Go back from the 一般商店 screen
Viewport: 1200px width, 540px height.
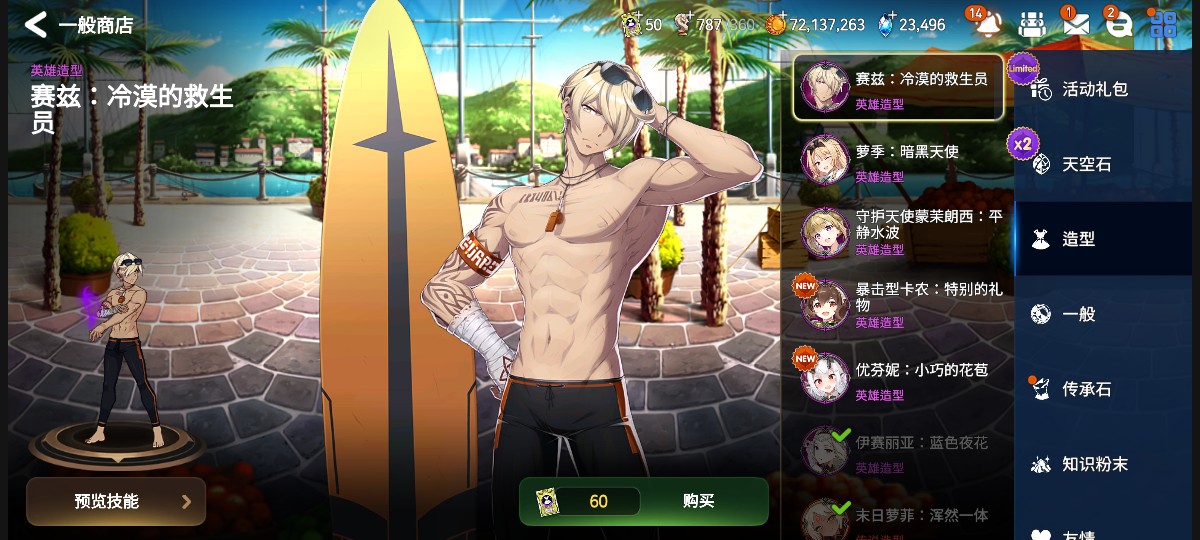[x=36, y=25]
